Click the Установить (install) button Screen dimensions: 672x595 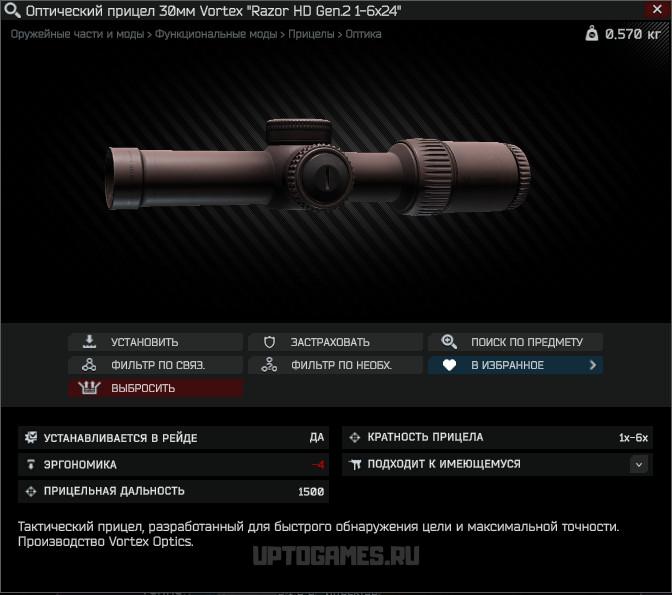click(155, 342)
